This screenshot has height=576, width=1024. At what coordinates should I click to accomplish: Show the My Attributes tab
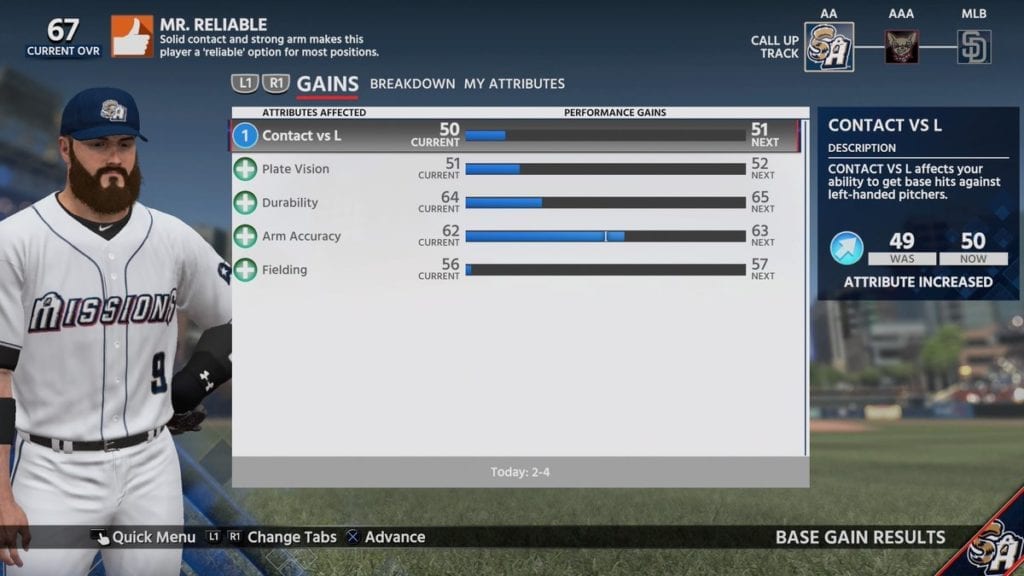(514, 84)
